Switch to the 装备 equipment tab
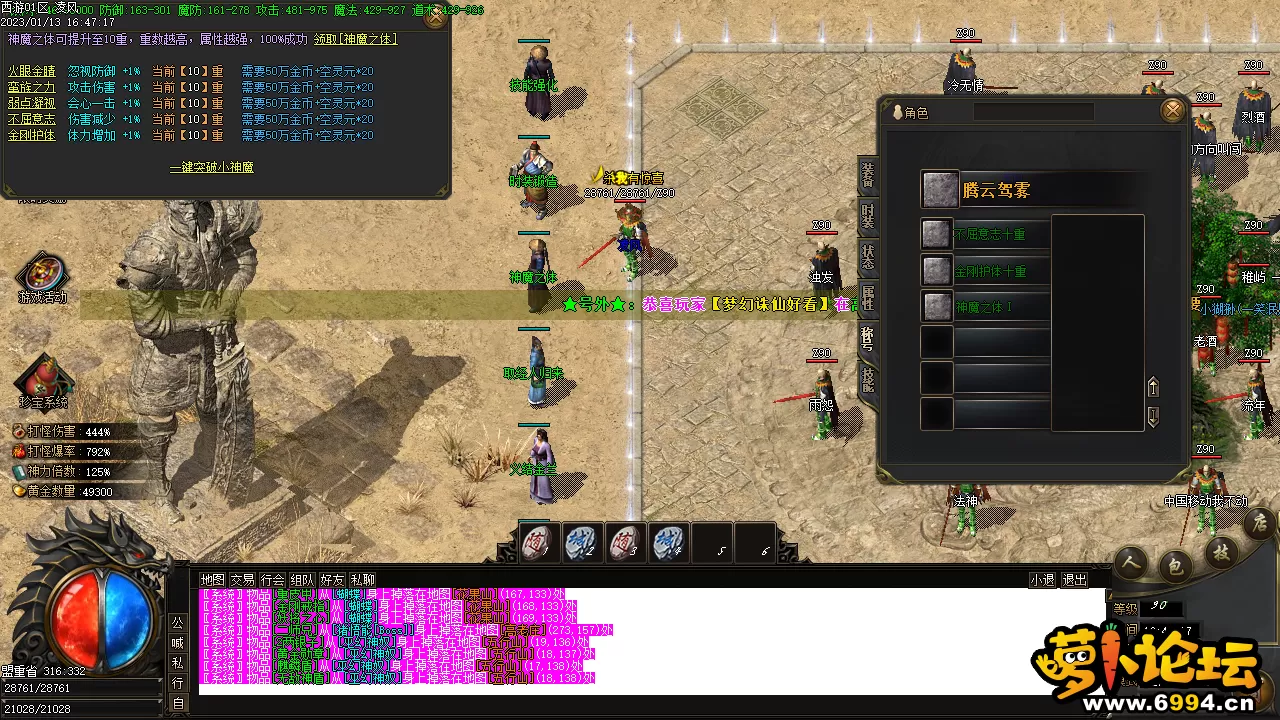 867,176
